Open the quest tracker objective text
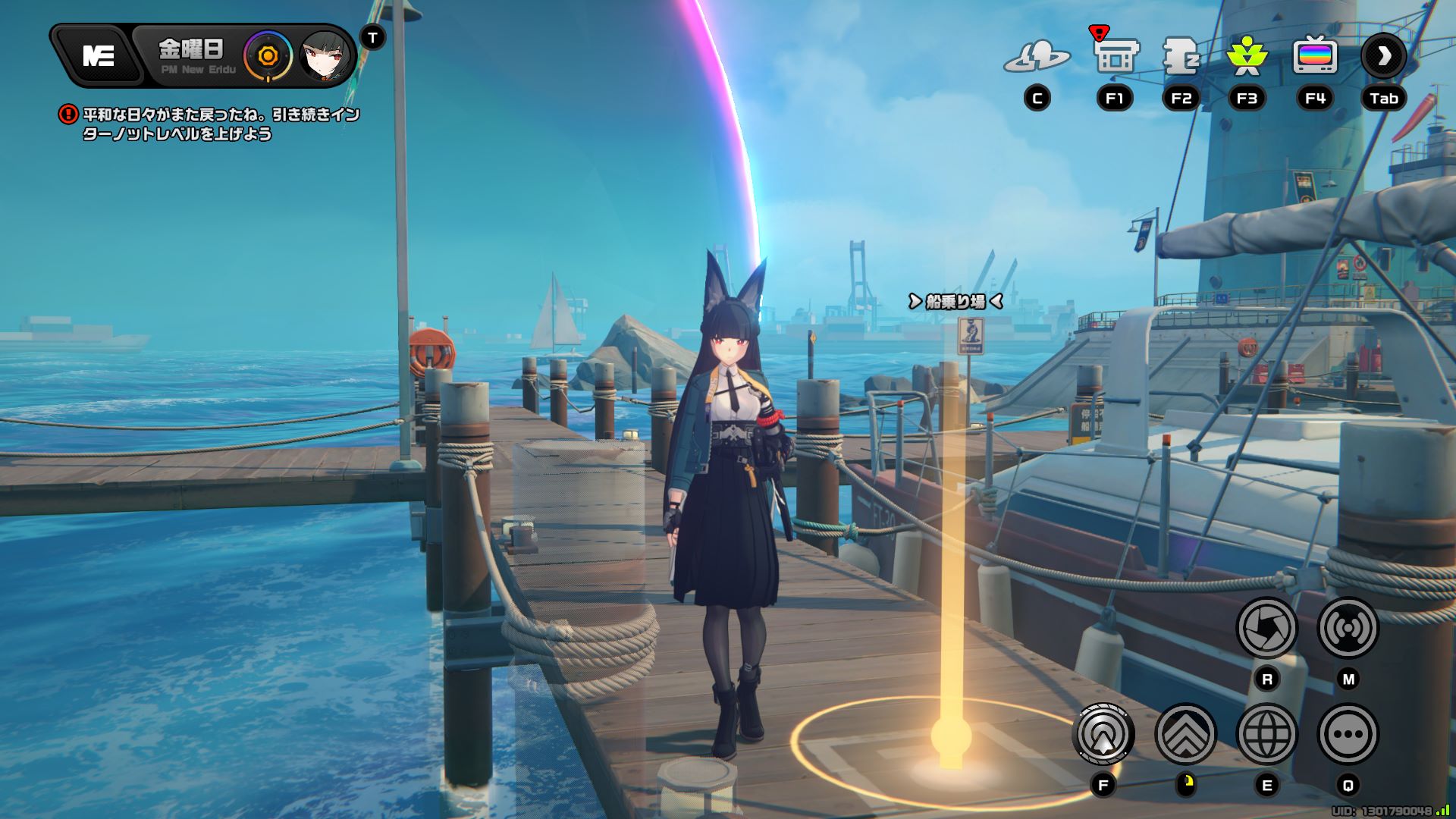The height and width of the screenshot is (819, 1456). [220, 124]
